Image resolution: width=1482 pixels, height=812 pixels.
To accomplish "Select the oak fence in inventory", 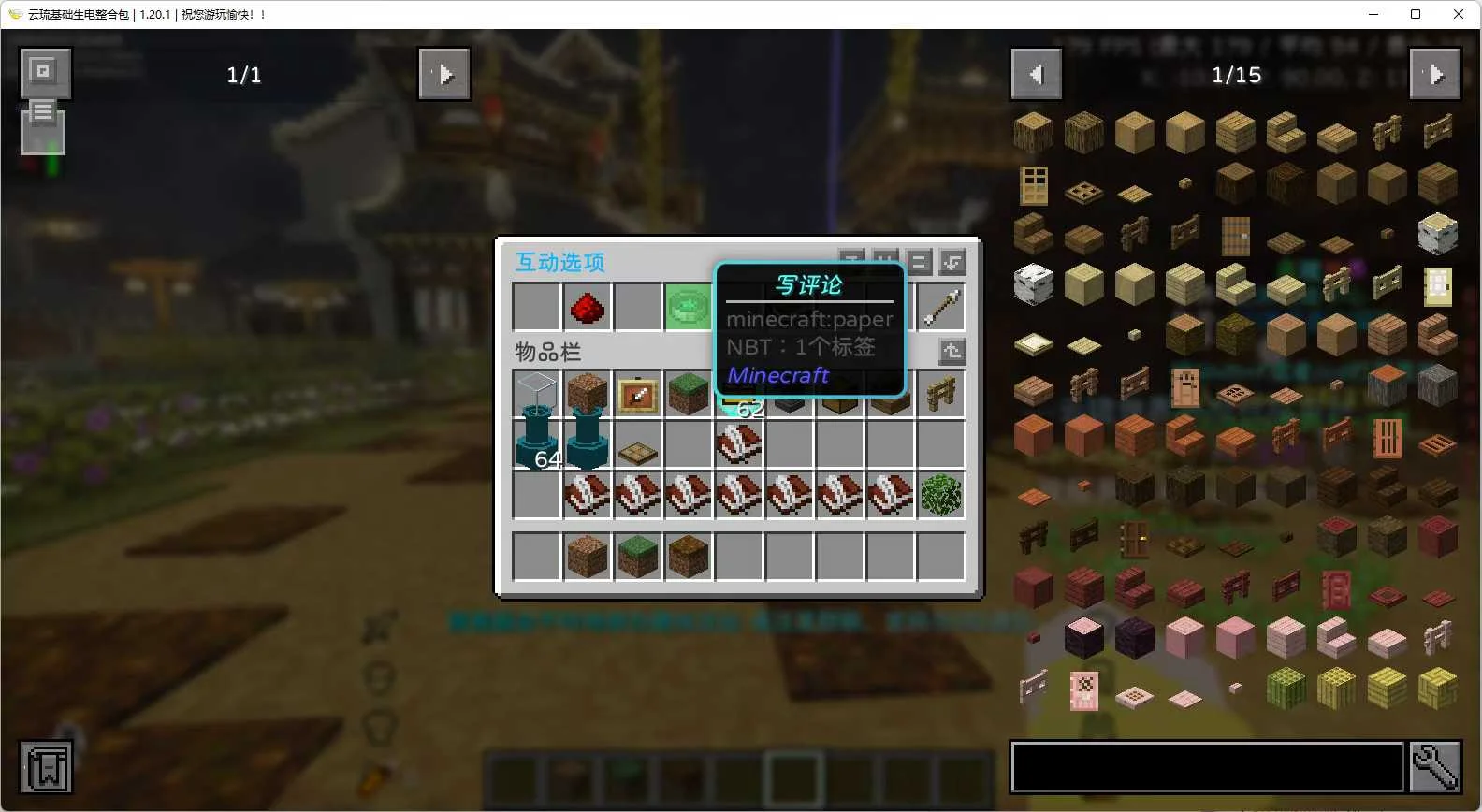I will pyautogui.click(x=941, y=395).
